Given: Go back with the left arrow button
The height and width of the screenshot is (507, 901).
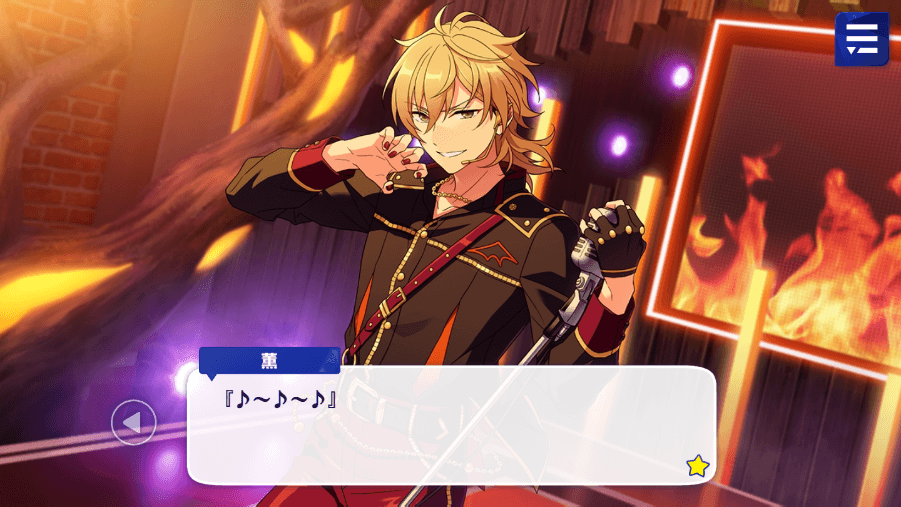Looking at the screenshot, I should (x=133, y=422).
